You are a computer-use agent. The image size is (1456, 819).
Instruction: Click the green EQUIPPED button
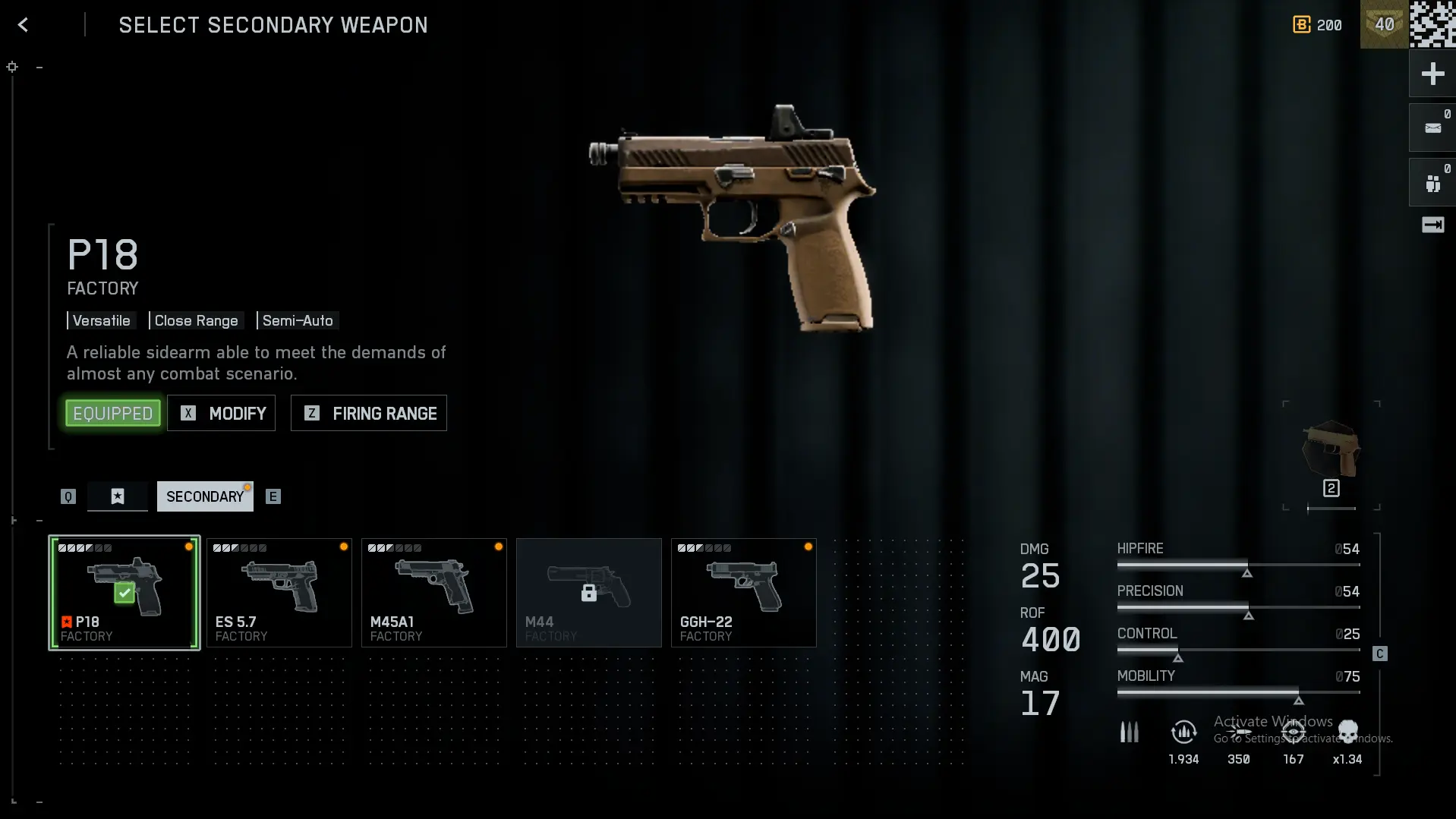(113, 414)
